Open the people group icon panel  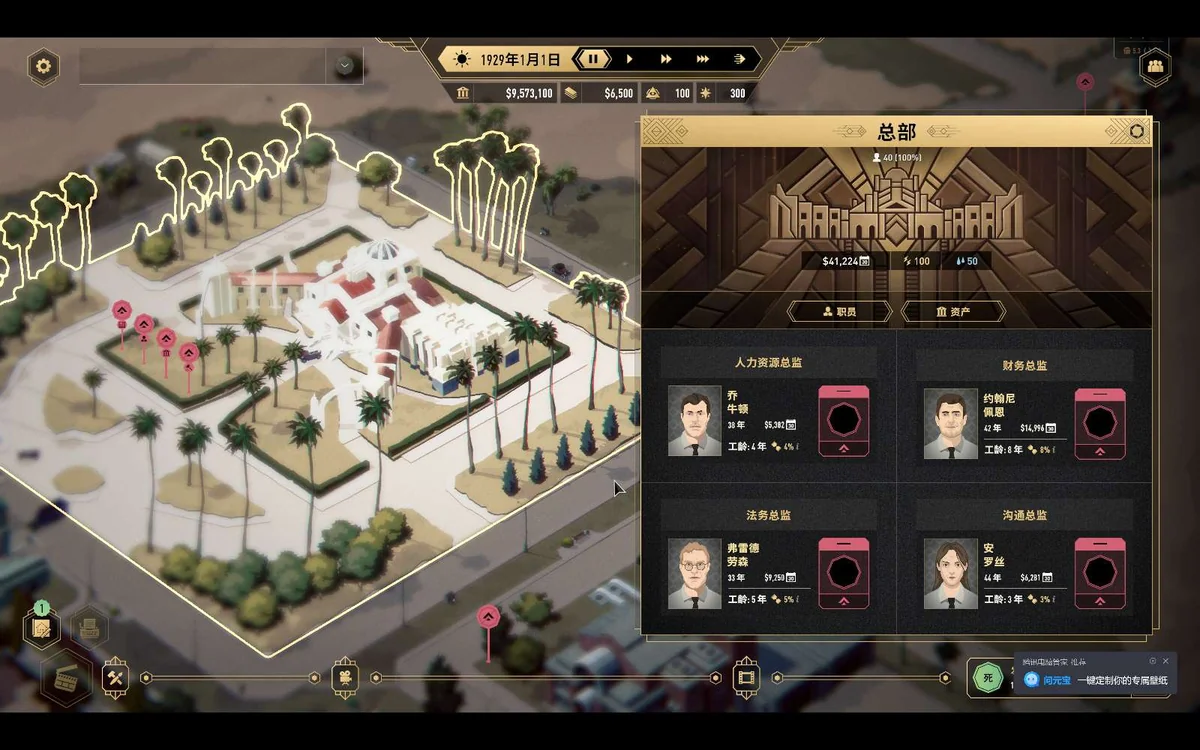1155,67
